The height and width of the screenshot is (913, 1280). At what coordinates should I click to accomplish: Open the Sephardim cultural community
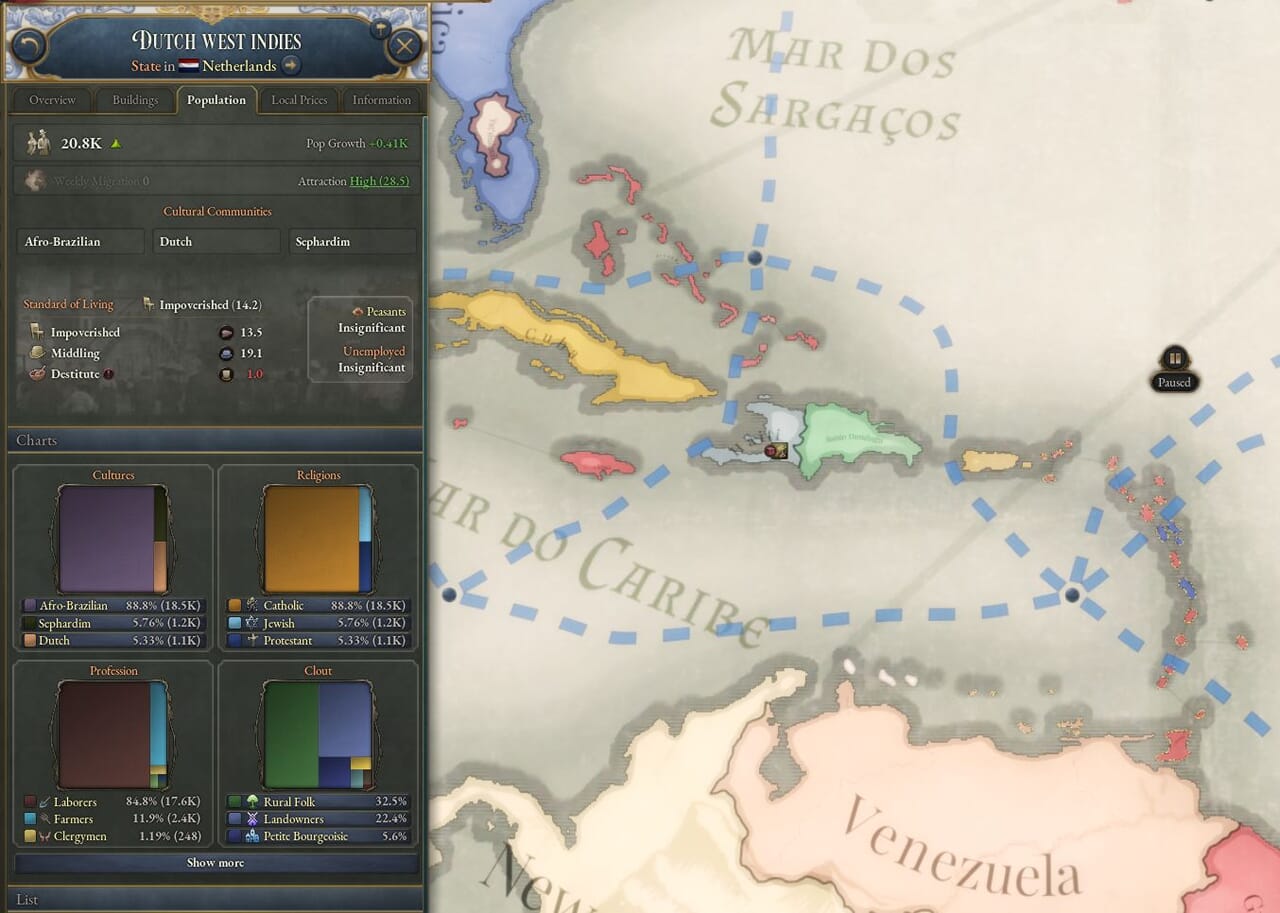[352, 242]
